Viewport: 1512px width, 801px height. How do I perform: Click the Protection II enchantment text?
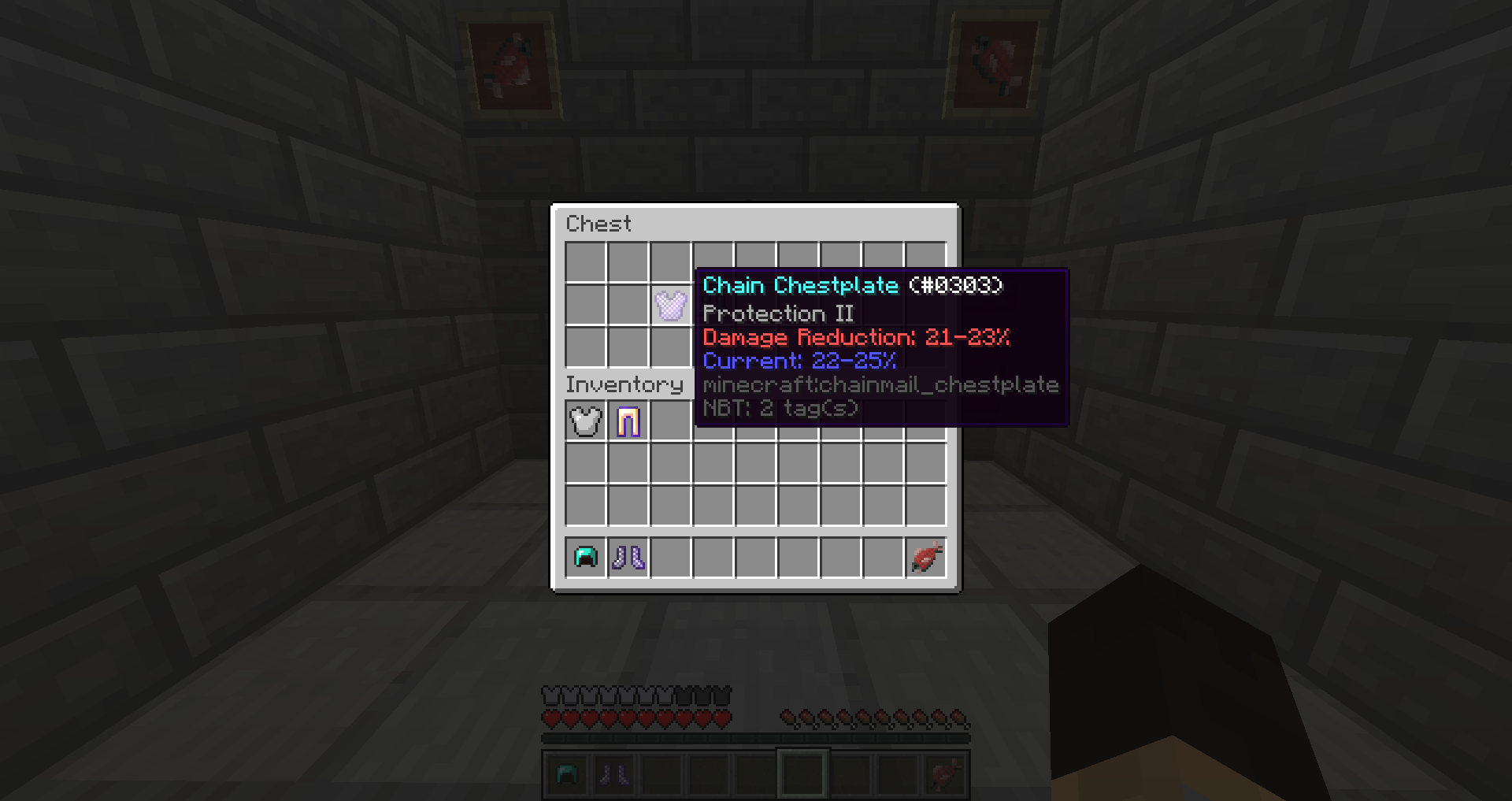tap(778, 313)
